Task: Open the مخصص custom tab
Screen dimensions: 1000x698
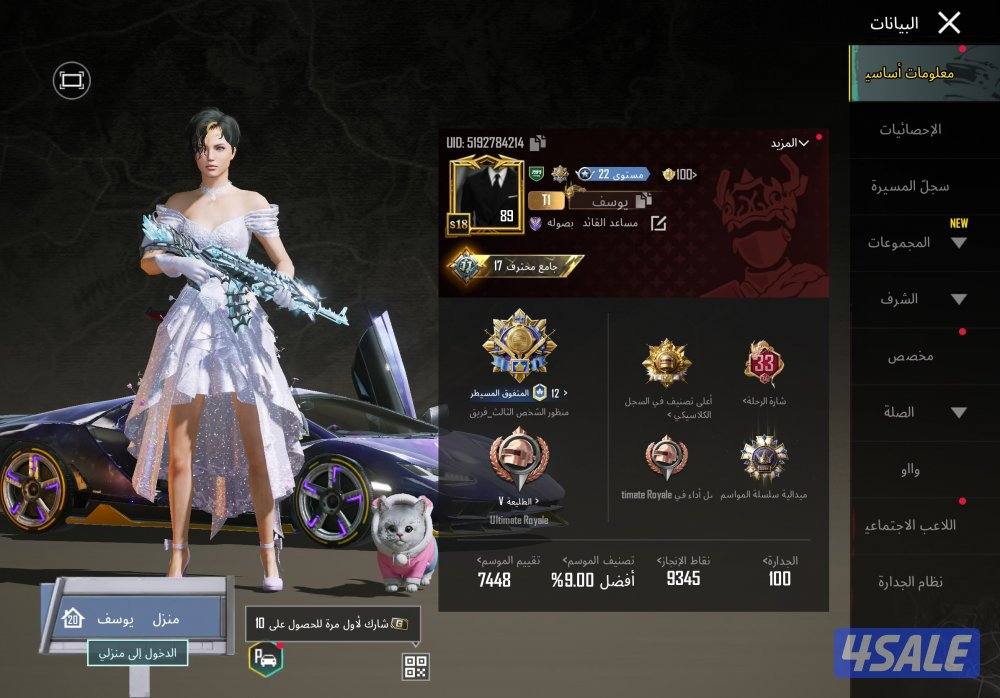Action: 910,356
